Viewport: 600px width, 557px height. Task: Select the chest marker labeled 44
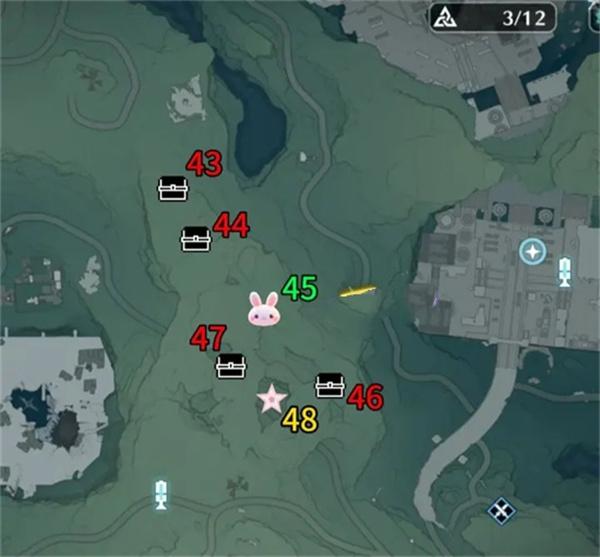[195, 239]
